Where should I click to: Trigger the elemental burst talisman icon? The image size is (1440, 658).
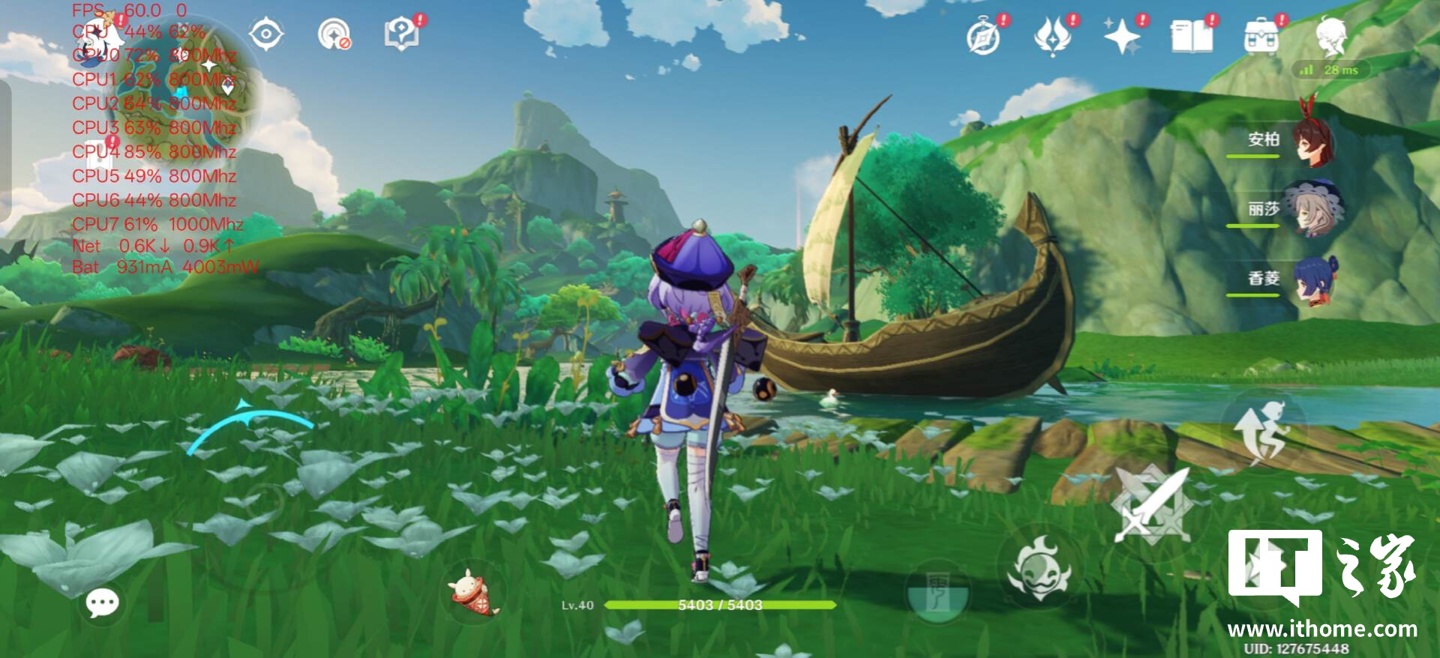pos(937,594)
